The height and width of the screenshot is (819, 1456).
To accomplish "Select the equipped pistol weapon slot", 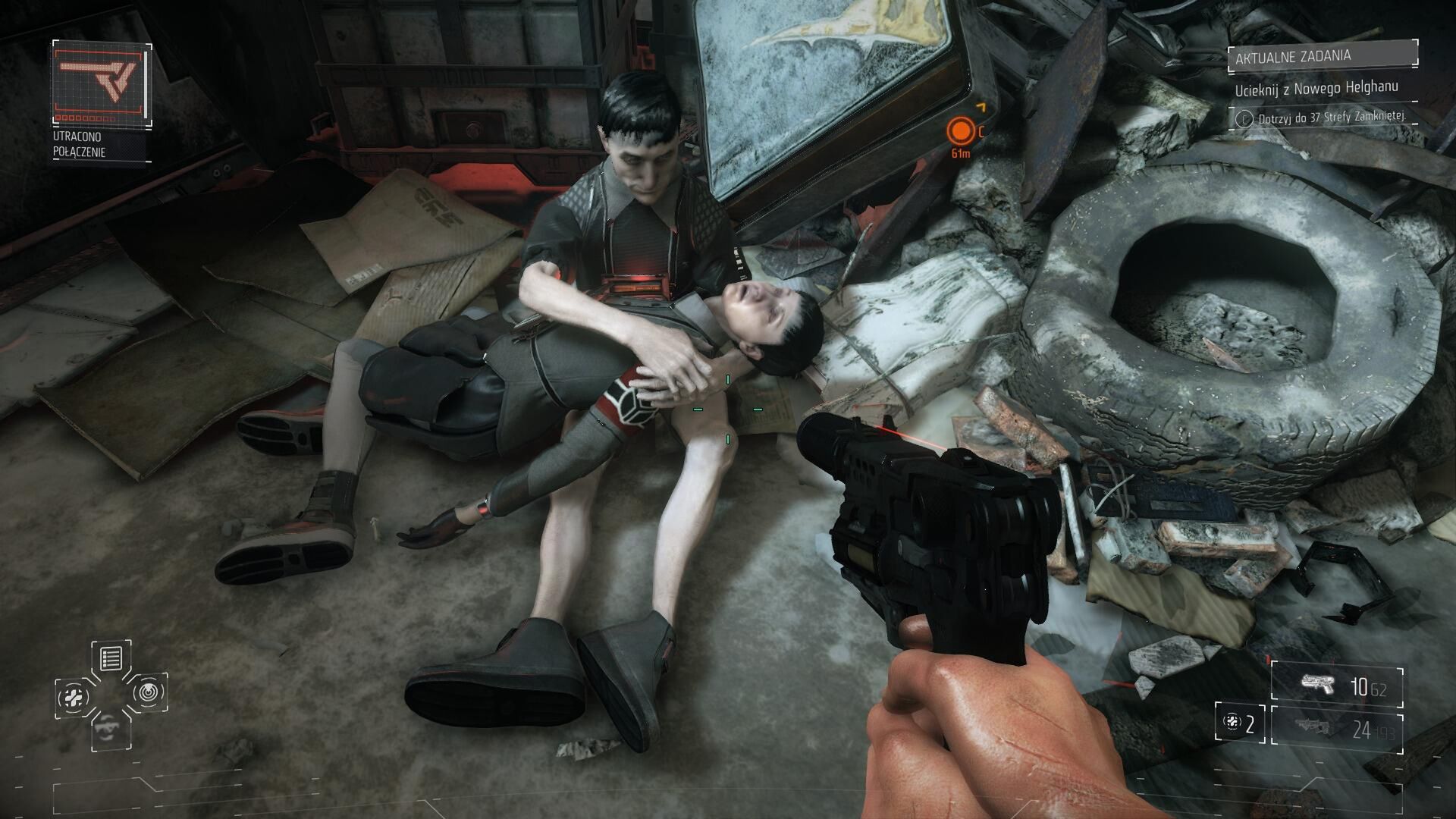I will click(x=1337, y=686).
